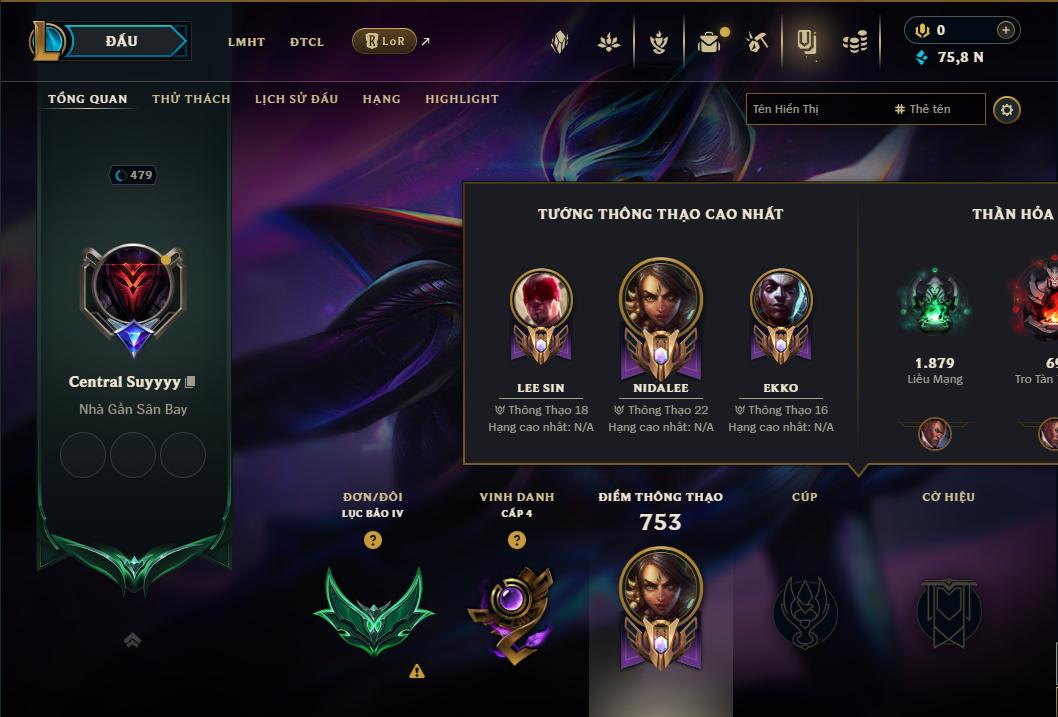The height and width of the screenshot is (717, 1058).
Task: Click the ĐƠN/ĐÔI rank help icon
Action: (x=373, y=540)
